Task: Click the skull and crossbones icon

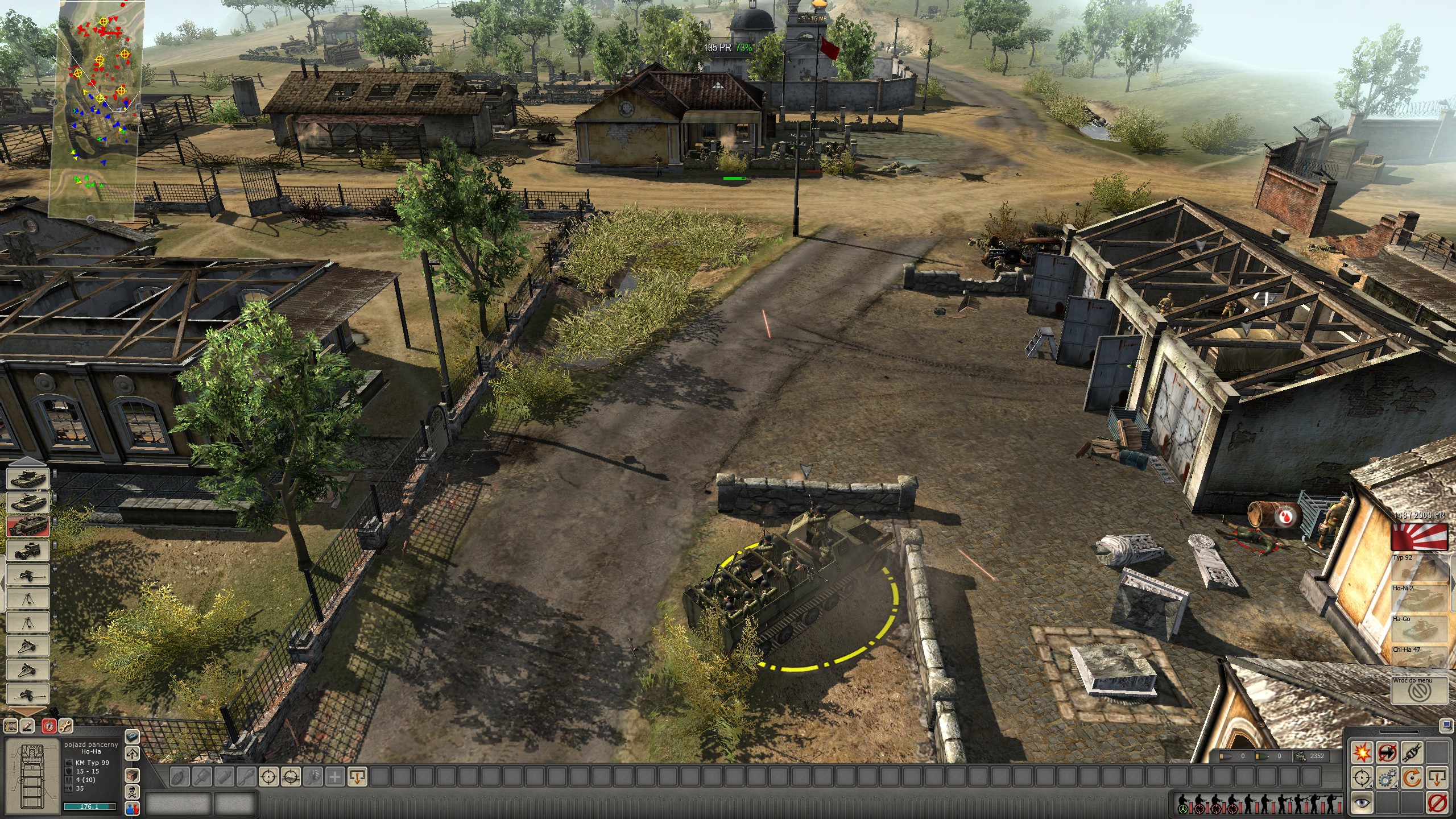Action: click(132, 792)
